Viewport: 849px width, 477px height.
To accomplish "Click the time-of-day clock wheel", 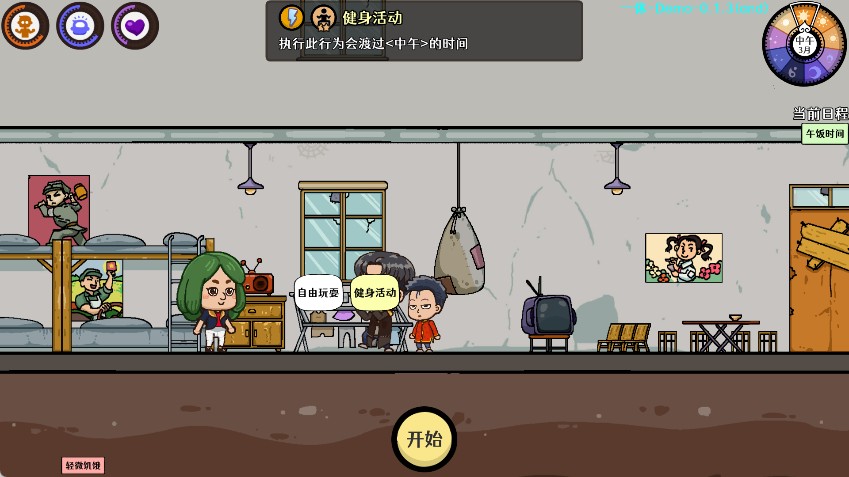I will (x=804, y=44).
